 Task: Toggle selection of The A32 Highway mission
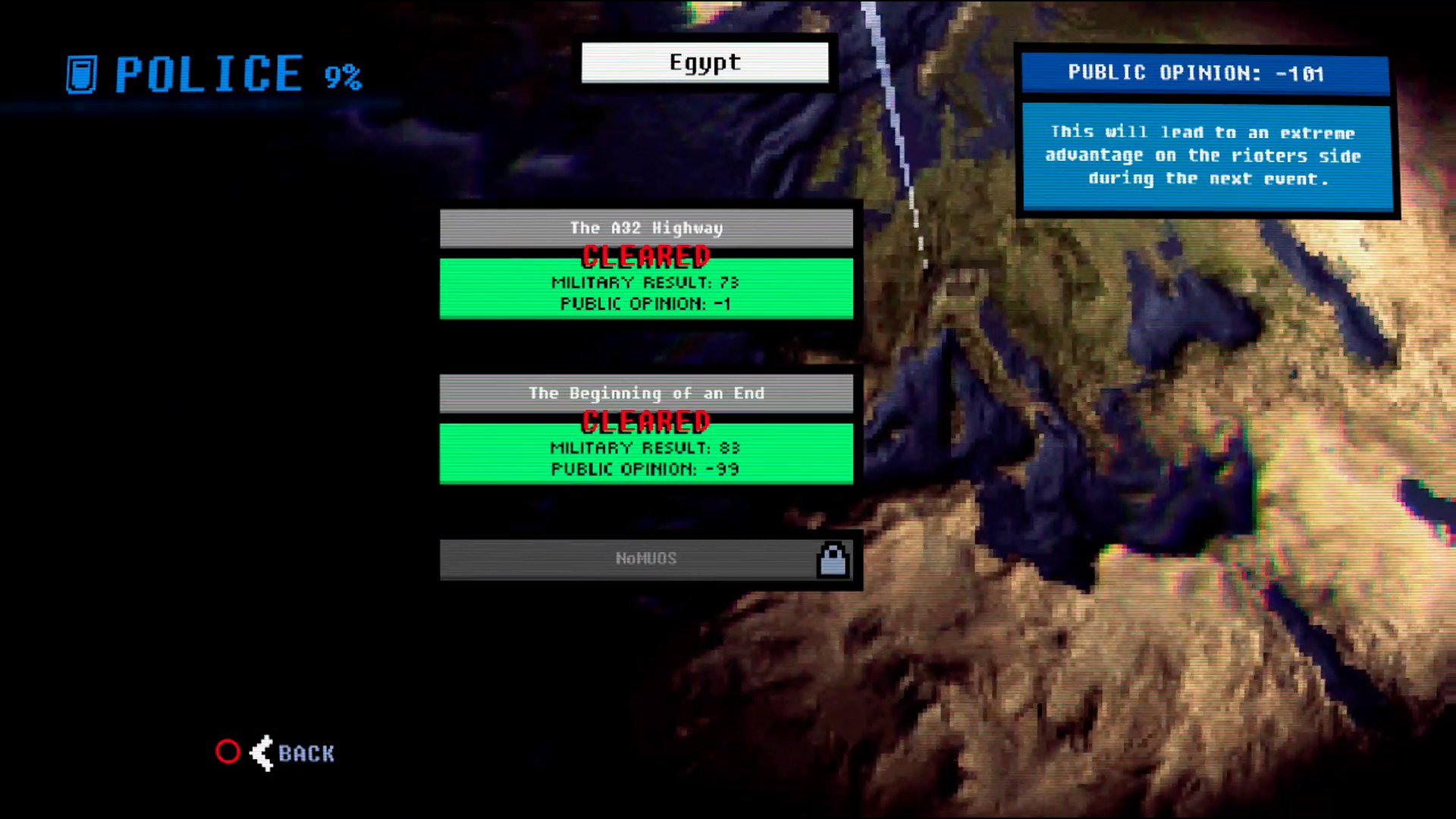coord(645,227)
